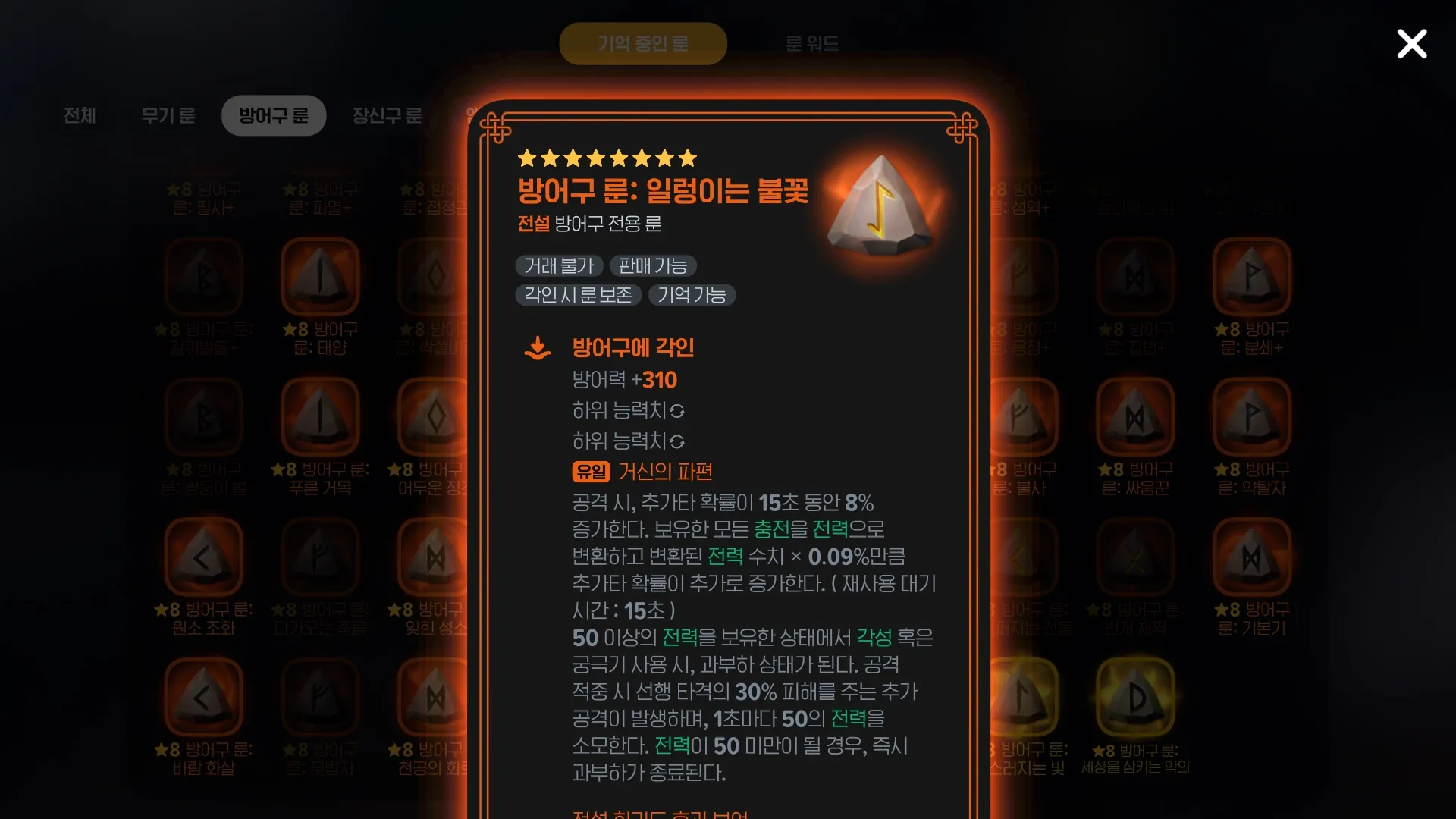1456x819 pixels.
Task: Click the 기본기 rune icon
Action: tap(1251, 556)
